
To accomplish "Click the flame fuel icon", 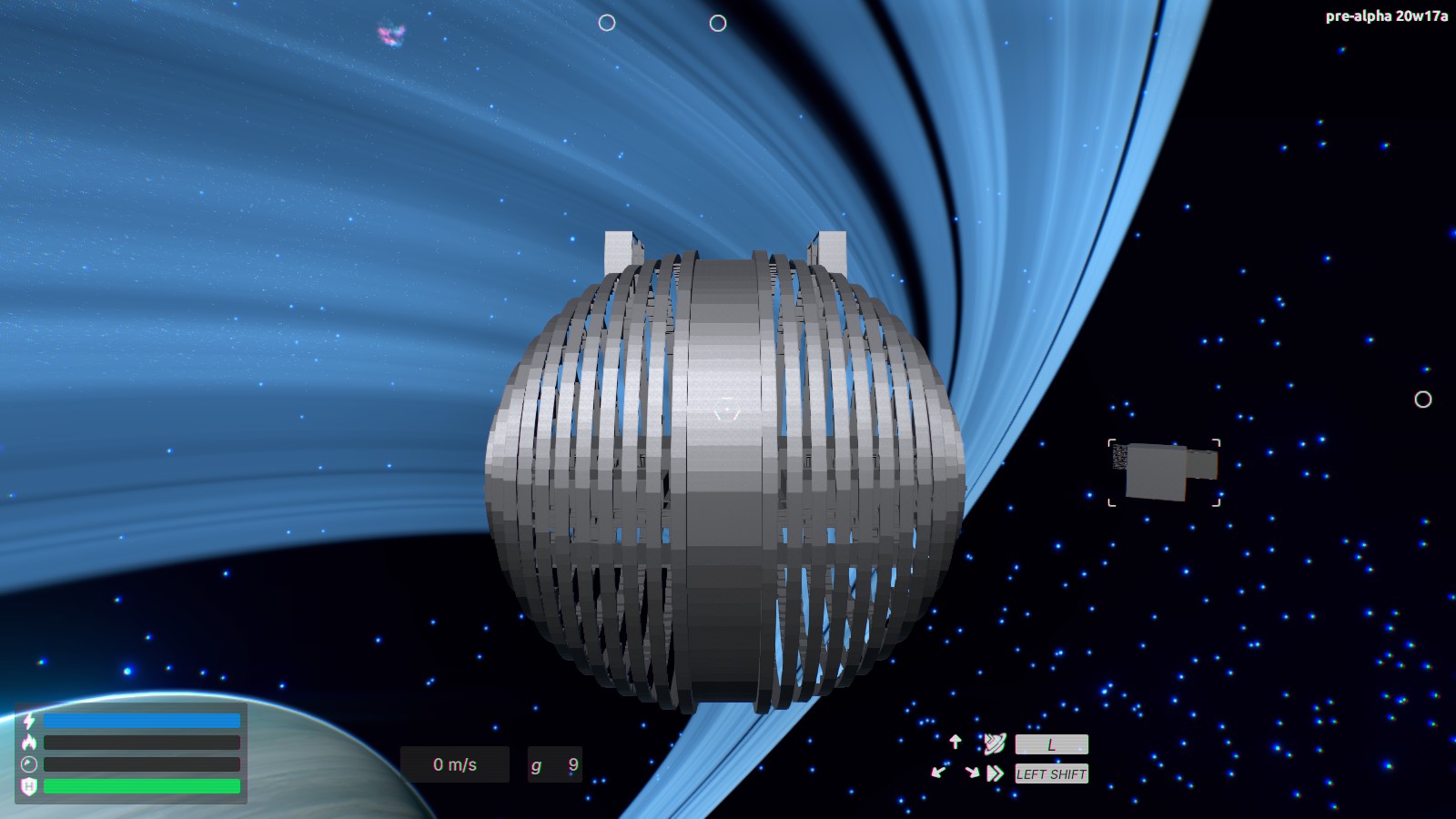I will point(28,743).
